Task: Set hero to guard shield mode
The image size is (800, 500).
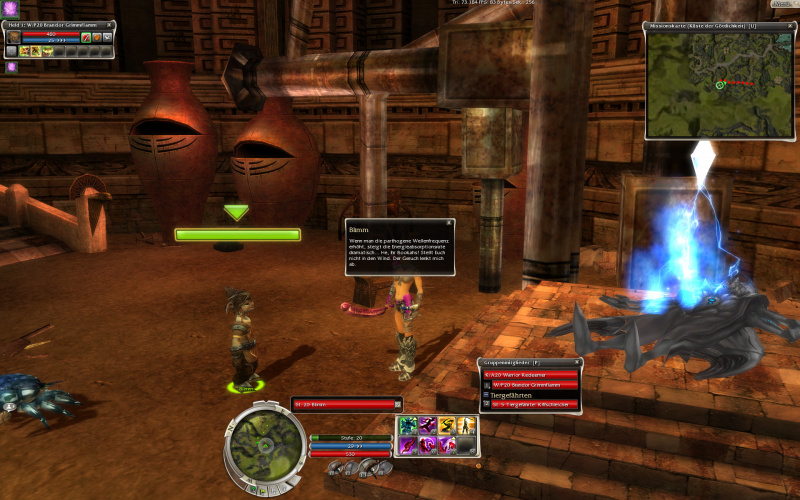Action: [96, 38]
